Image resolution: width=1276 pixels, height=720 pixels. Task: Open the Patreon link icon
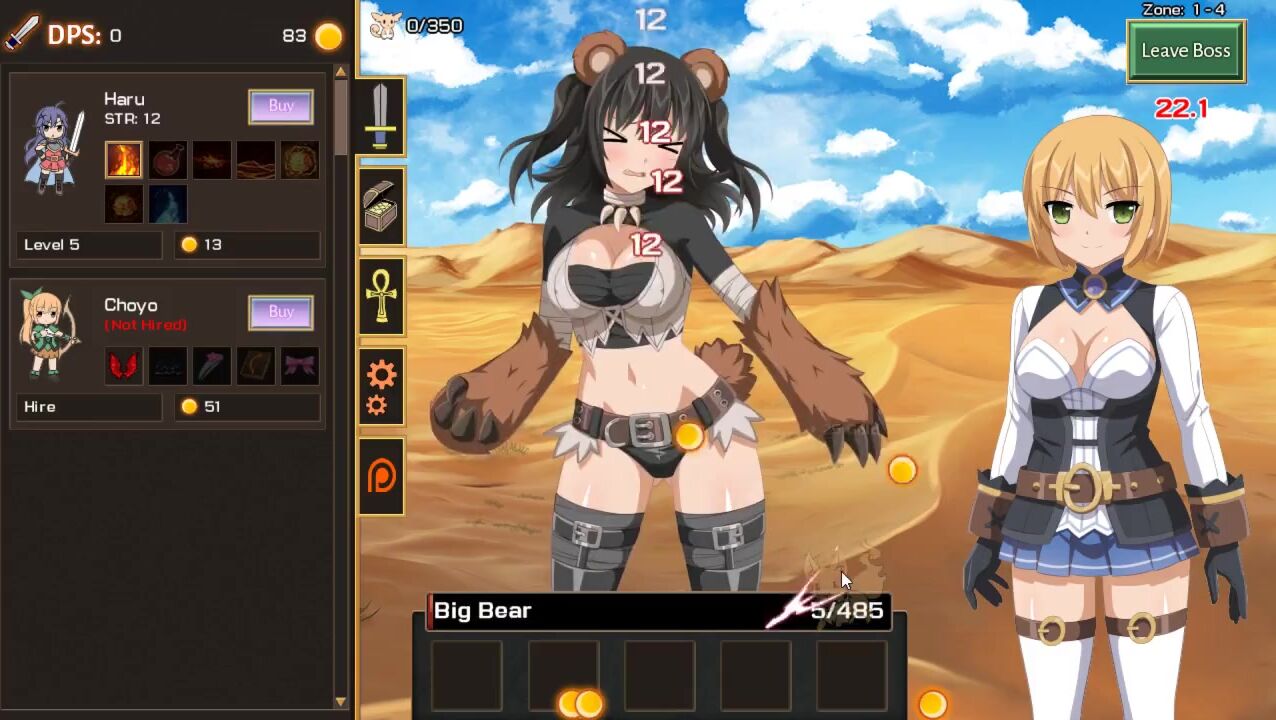click(381, 476)
